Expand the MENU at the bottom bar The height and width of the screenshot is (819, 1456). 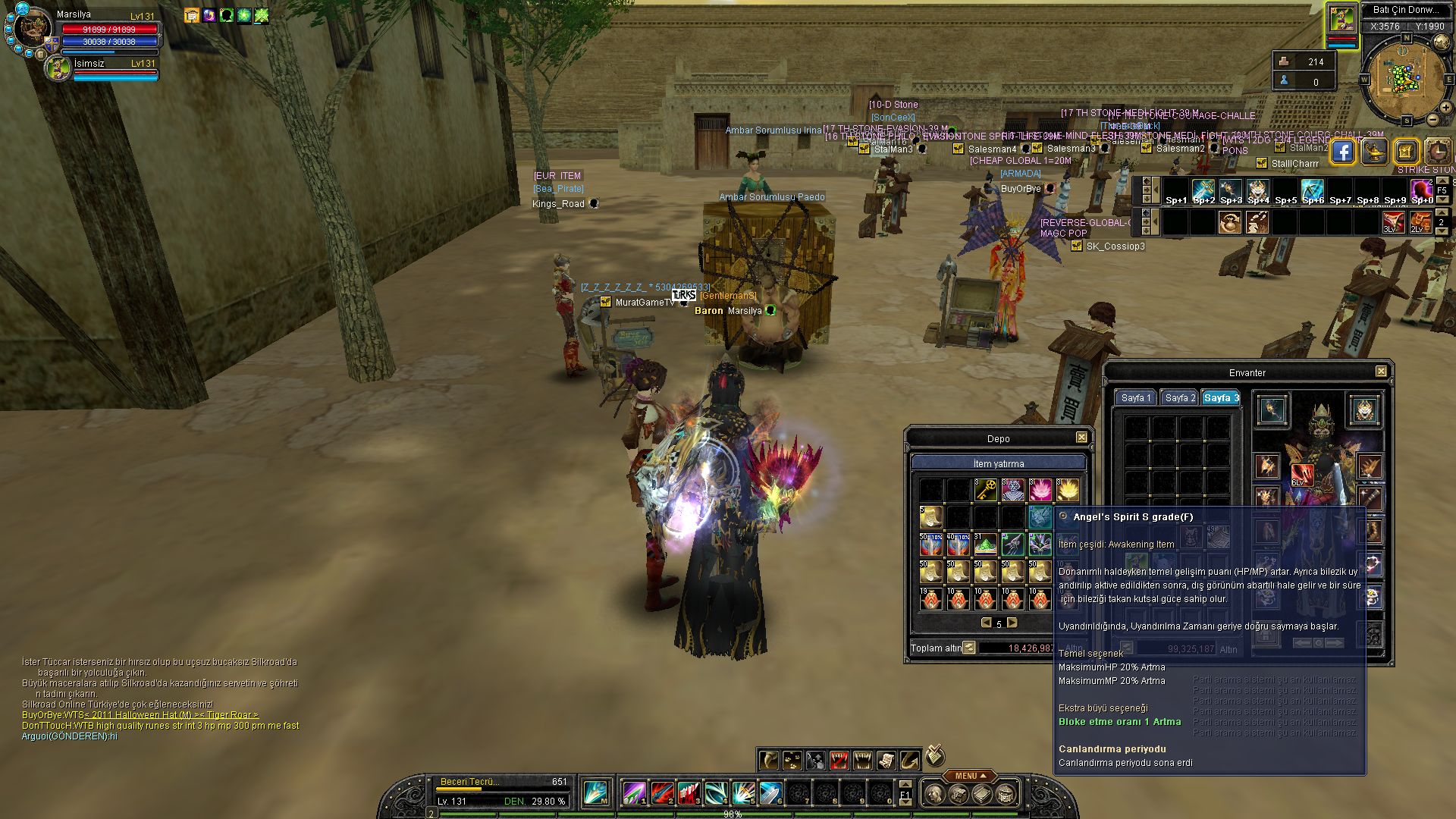pyautogui.click(x=969, y=776)
